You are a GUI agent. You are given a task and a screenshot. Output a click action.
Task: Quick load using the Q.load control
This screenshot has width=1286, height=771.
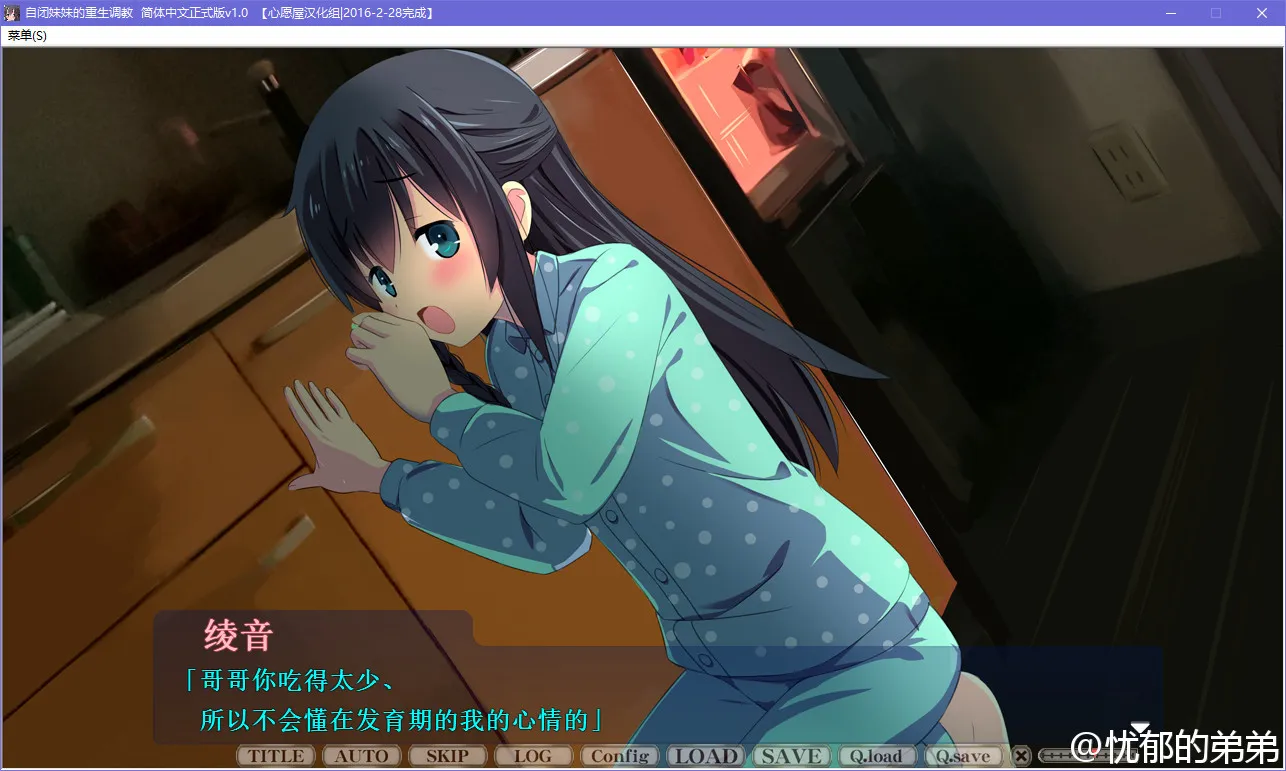pos(877,755)
